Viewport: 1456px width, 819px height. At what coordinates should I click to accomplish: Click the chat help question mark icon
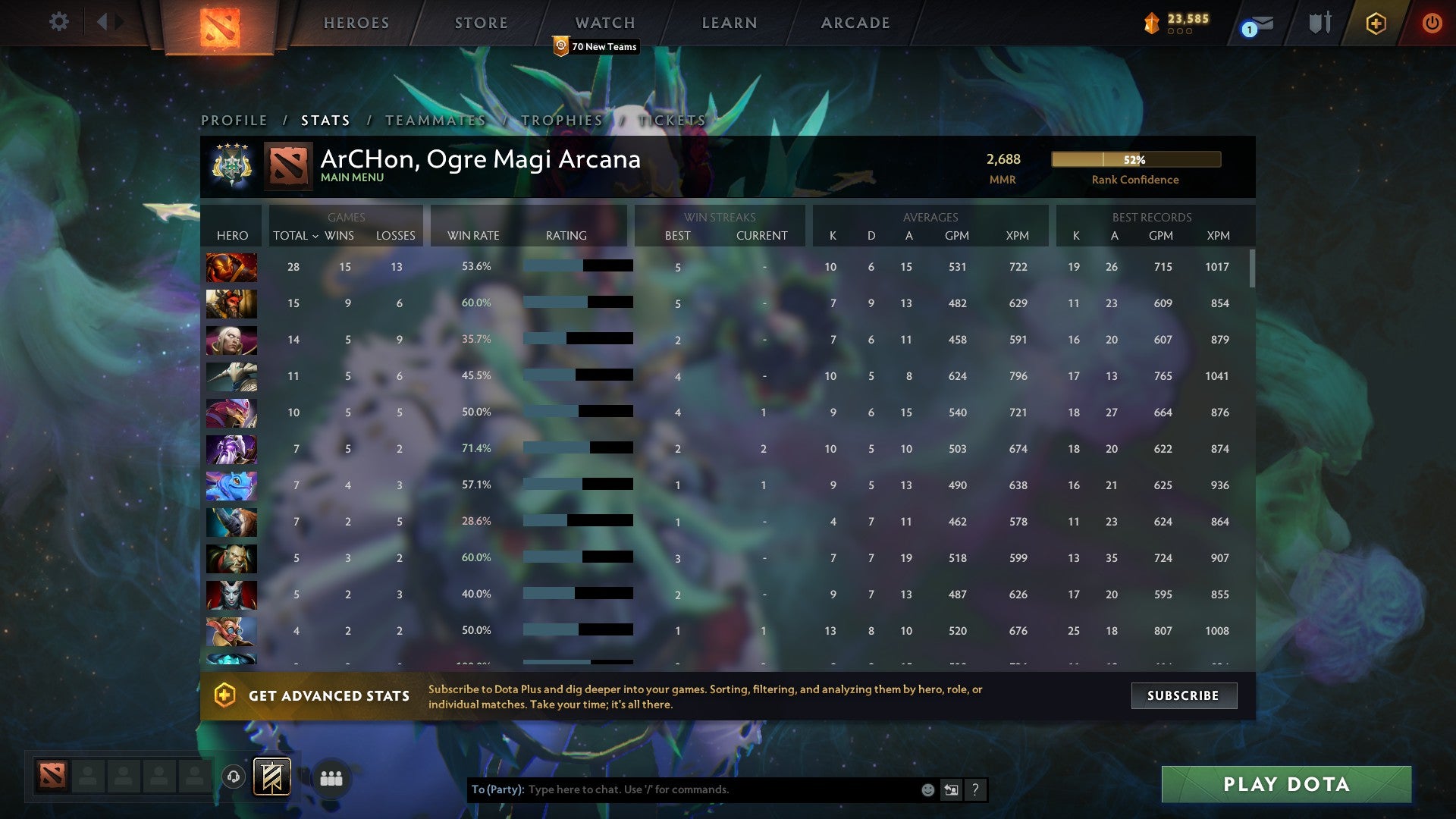976,789
